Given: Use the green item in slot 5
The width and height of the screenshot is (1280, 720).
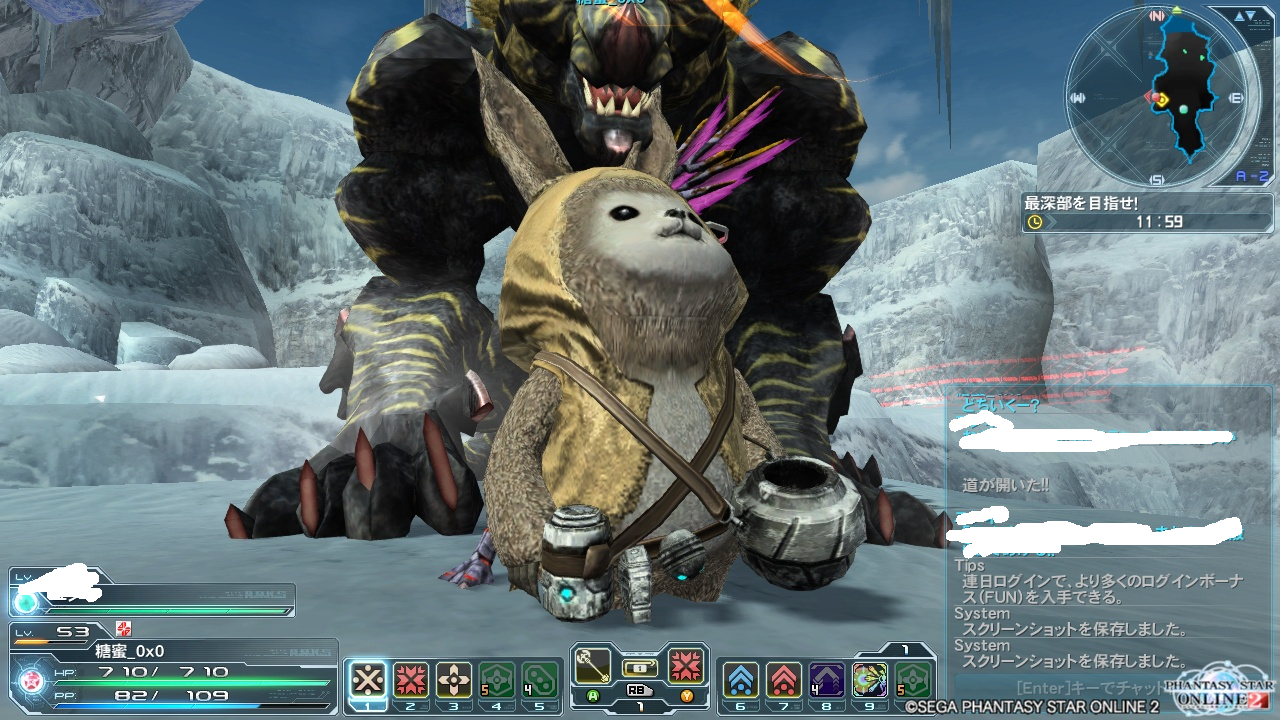Looking at the screenshot, I should pos(540,680).
